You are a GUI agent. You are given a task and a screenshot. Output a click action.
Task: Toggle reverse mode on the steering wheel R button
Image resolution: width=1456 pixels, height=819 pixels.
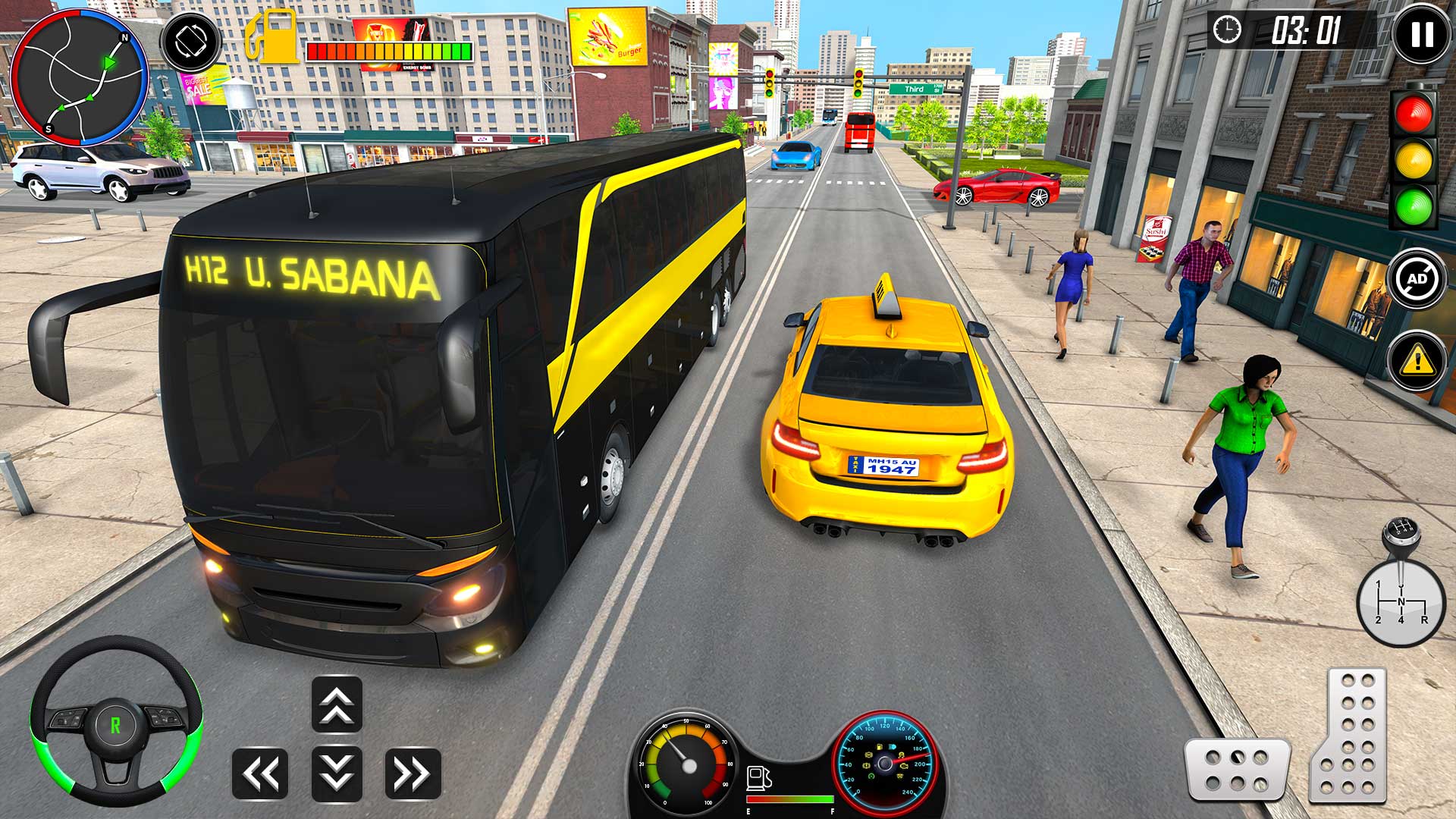tap(114, 724)
